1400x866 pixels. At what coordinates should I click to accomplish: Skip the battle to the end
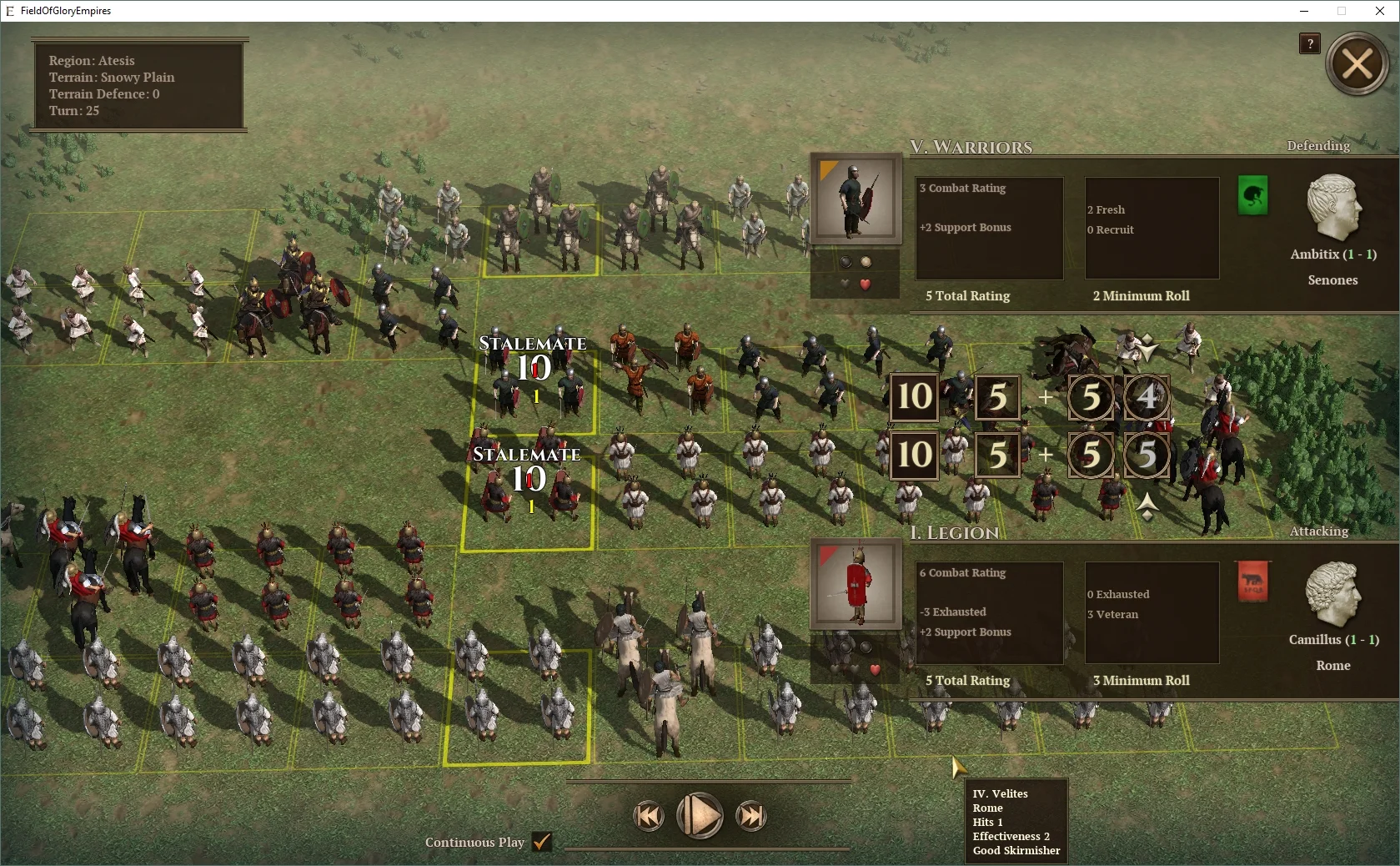click(751, 816)
